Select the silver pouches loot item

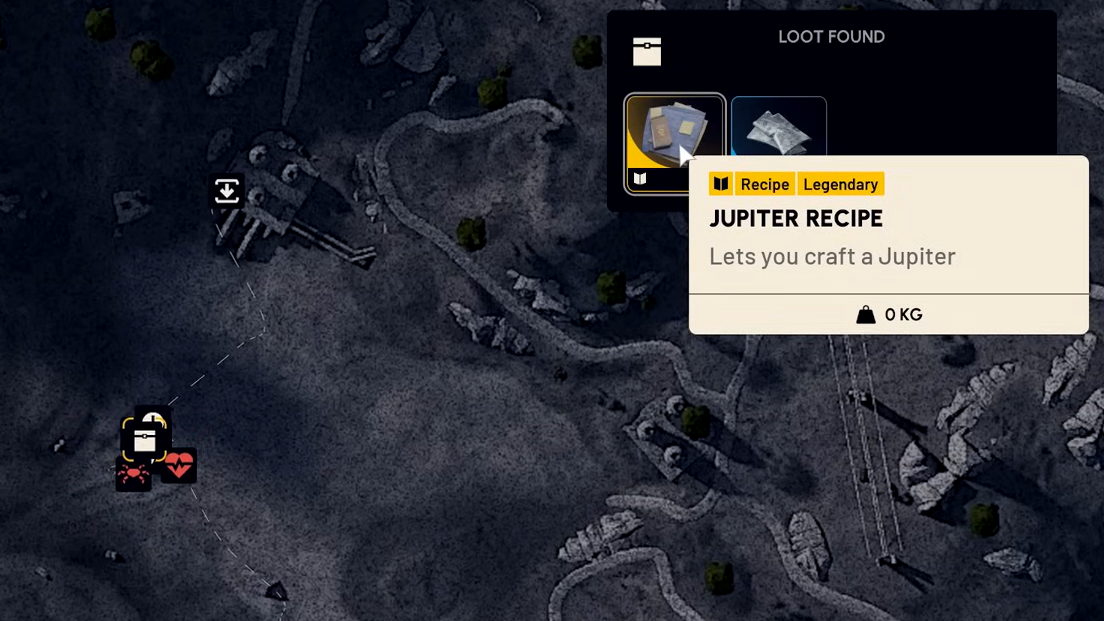point(779,126)
